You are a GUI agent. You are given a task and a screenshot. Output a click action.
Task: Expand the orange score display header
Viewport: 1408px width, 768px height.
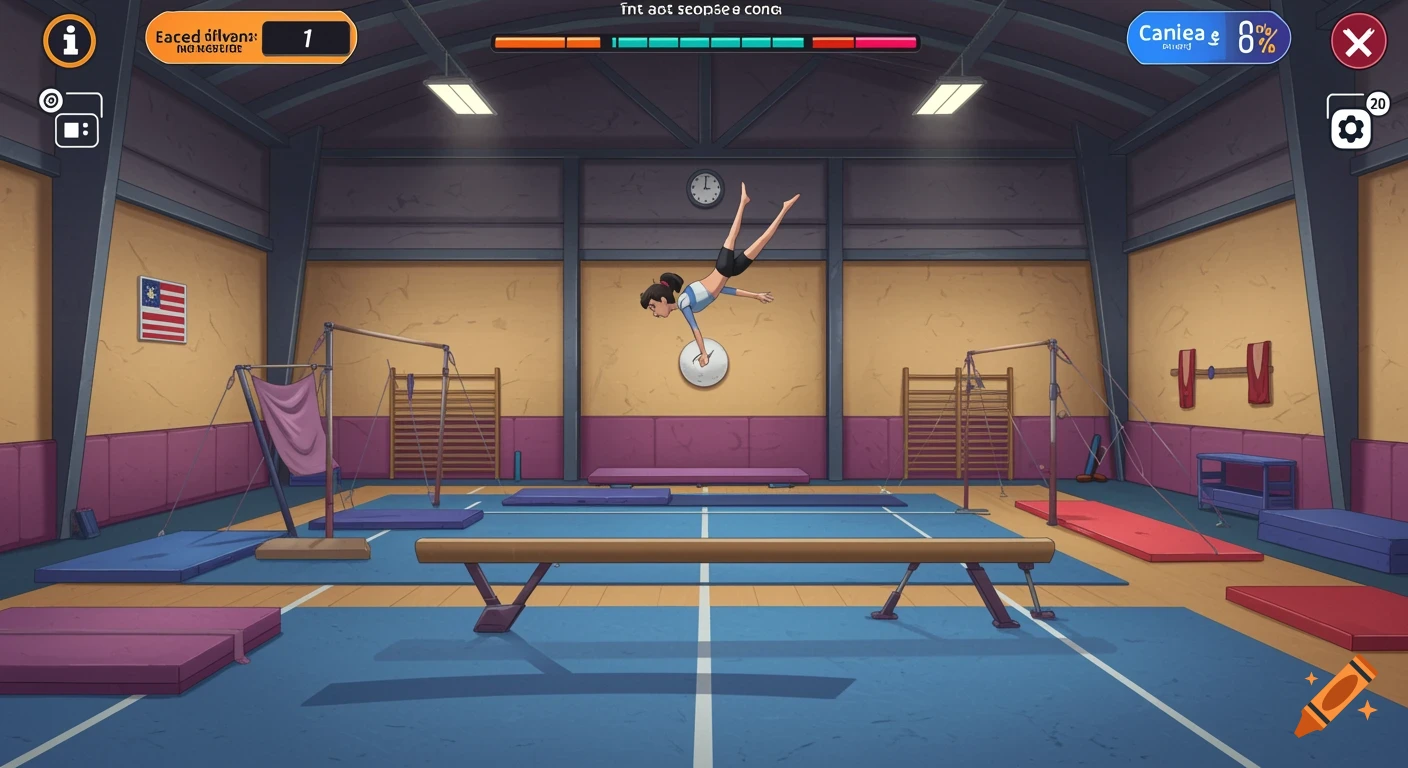pos(250,37)
